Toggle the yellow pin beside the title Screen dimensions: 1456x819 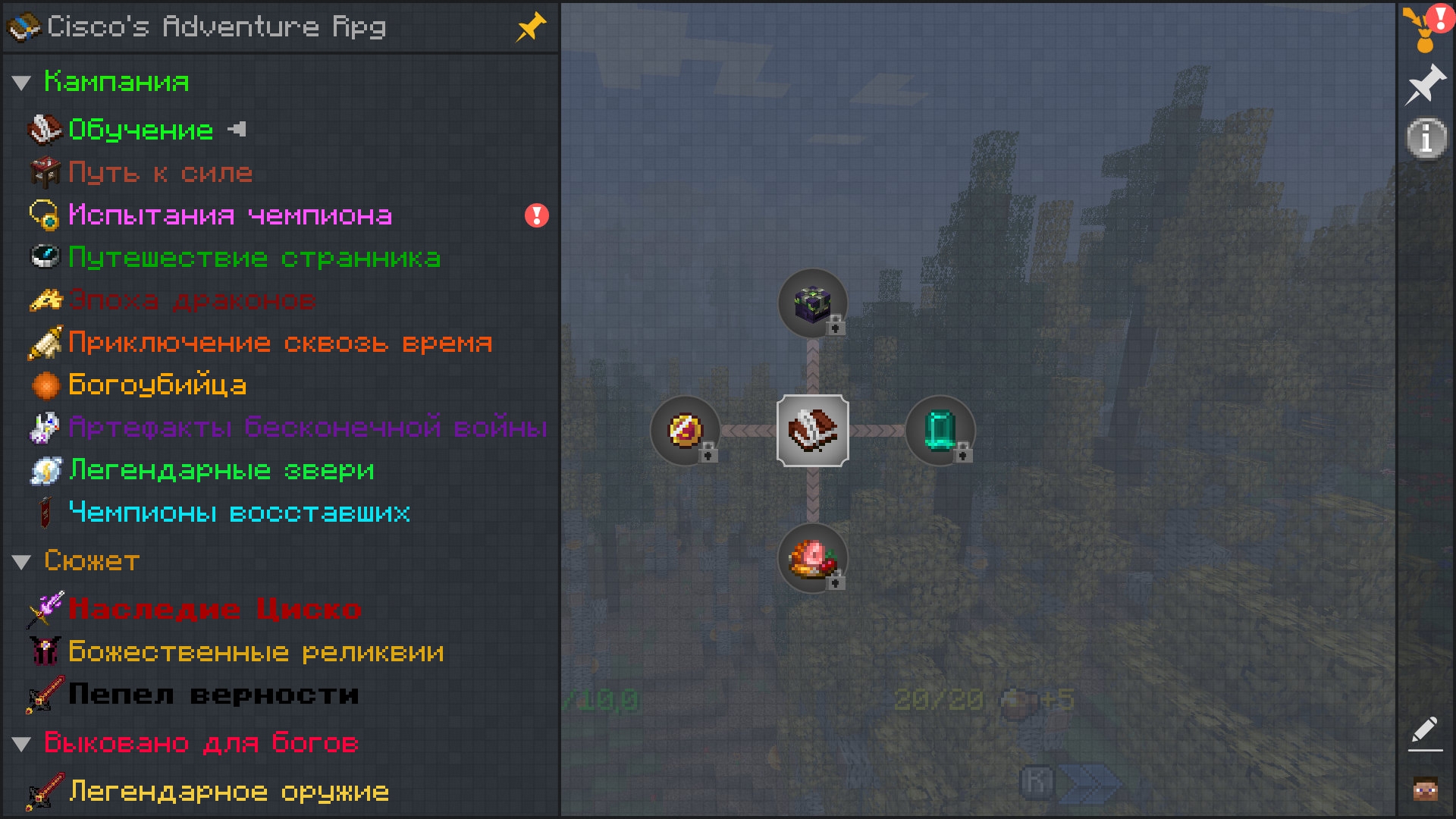coord(530,27)
